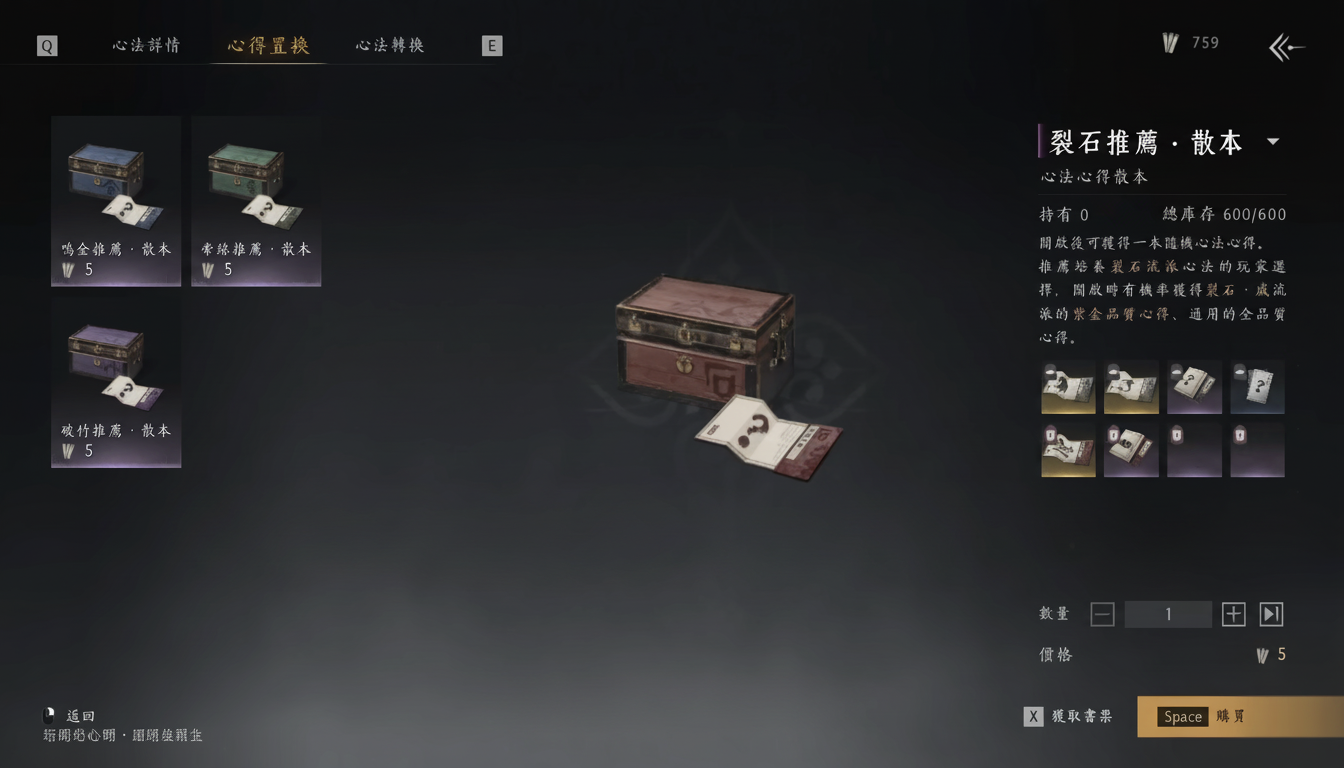Click the gold-background manual reward icon in rewards grid
Viewport: 1344px width, 768px height.
tap(1068, 387)
